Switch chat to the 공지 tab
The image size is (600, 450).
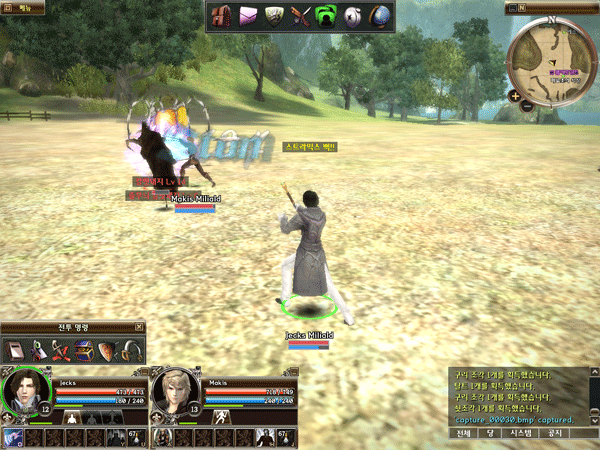(x=556, y=434)
